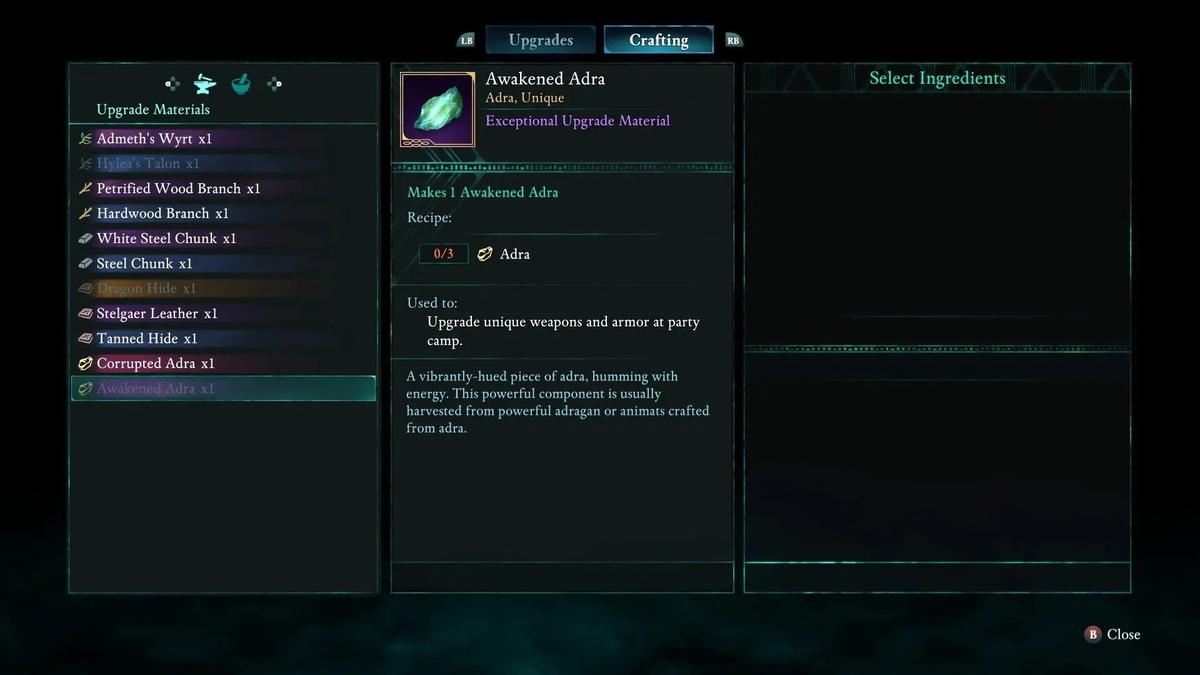The height and width of the screenshot is (675, 1200).
Task: Switch to the Upgrades tab
Action: 540,40
